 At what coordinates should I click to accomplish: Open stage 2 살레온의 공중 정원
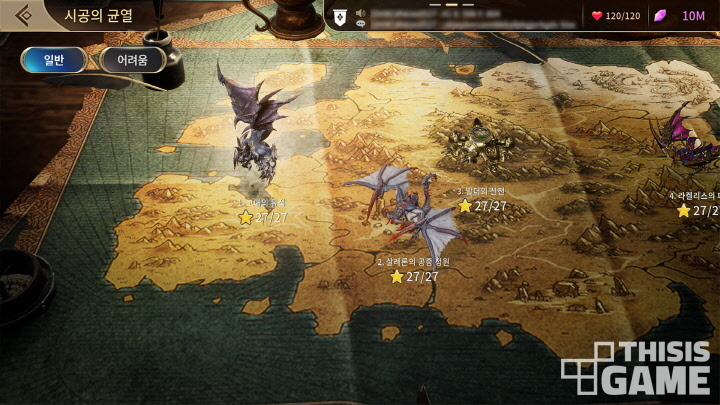pyautogui.click(x=410, y=215)
